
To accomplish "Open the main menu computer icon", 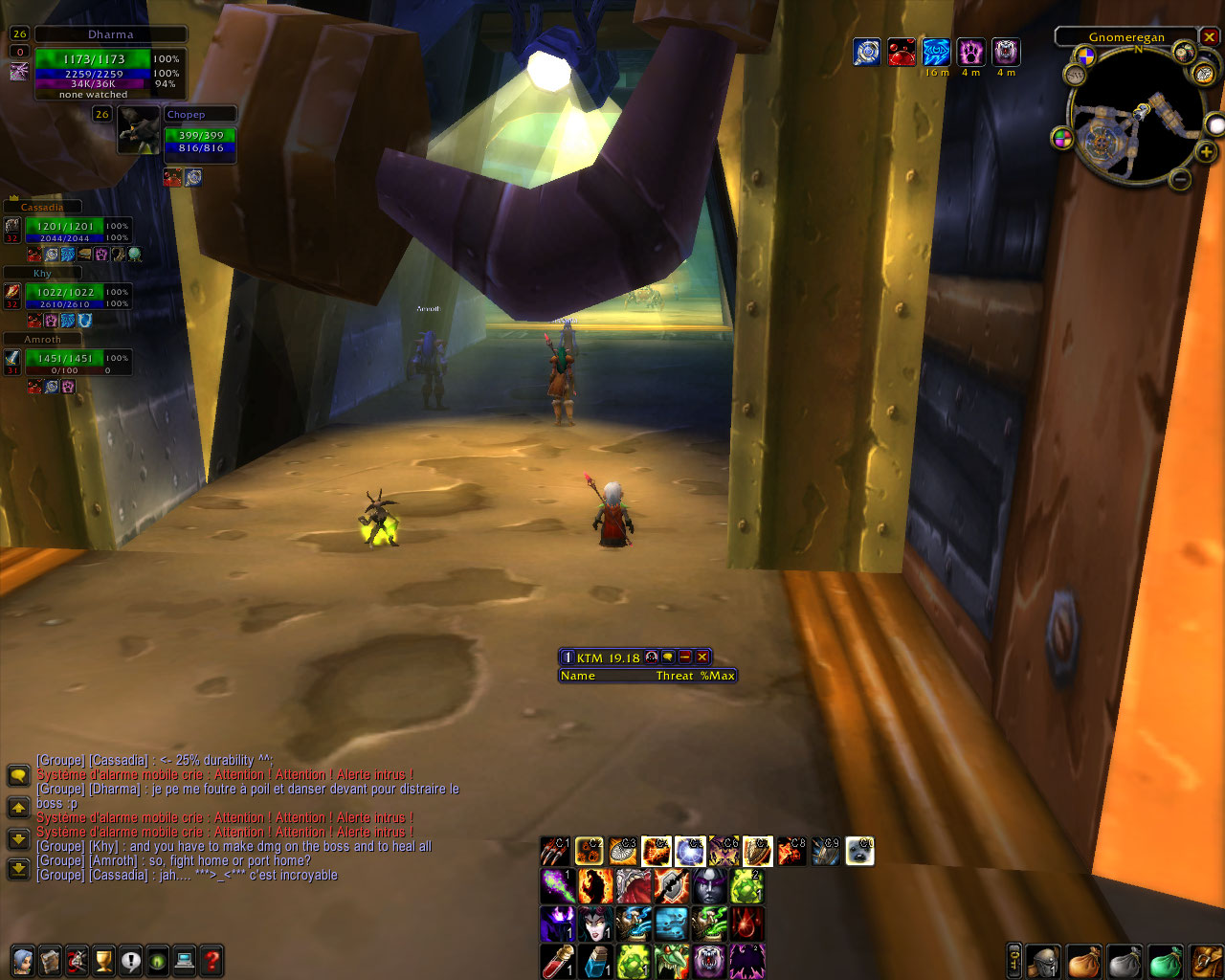I will point(185,960).
